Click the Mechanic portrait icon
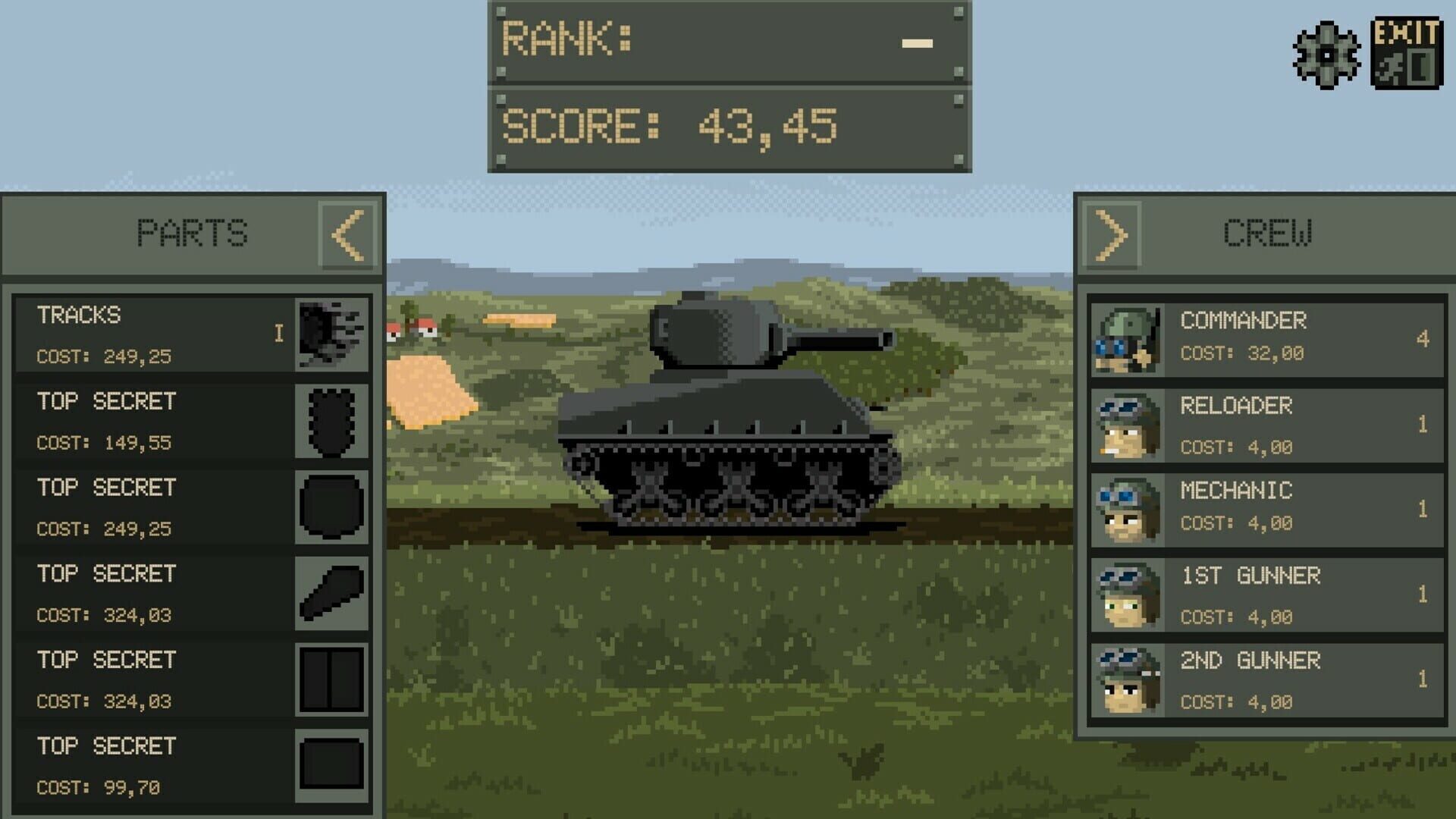Screen dimensions: 1456x819 (x=1125, y=510)
